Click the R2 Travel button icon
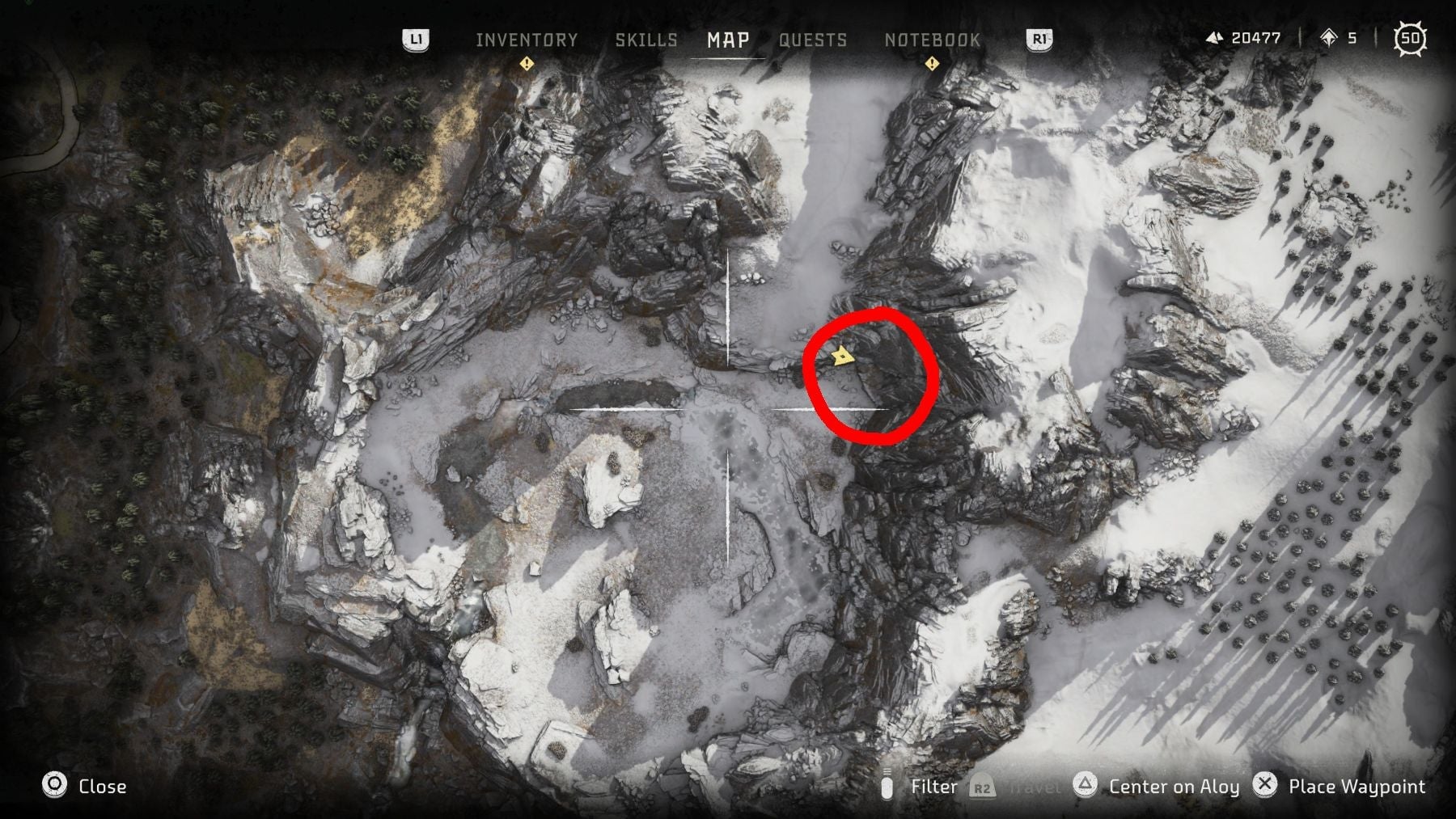This screenshot has height=819, width=1456. click(981, 785)
